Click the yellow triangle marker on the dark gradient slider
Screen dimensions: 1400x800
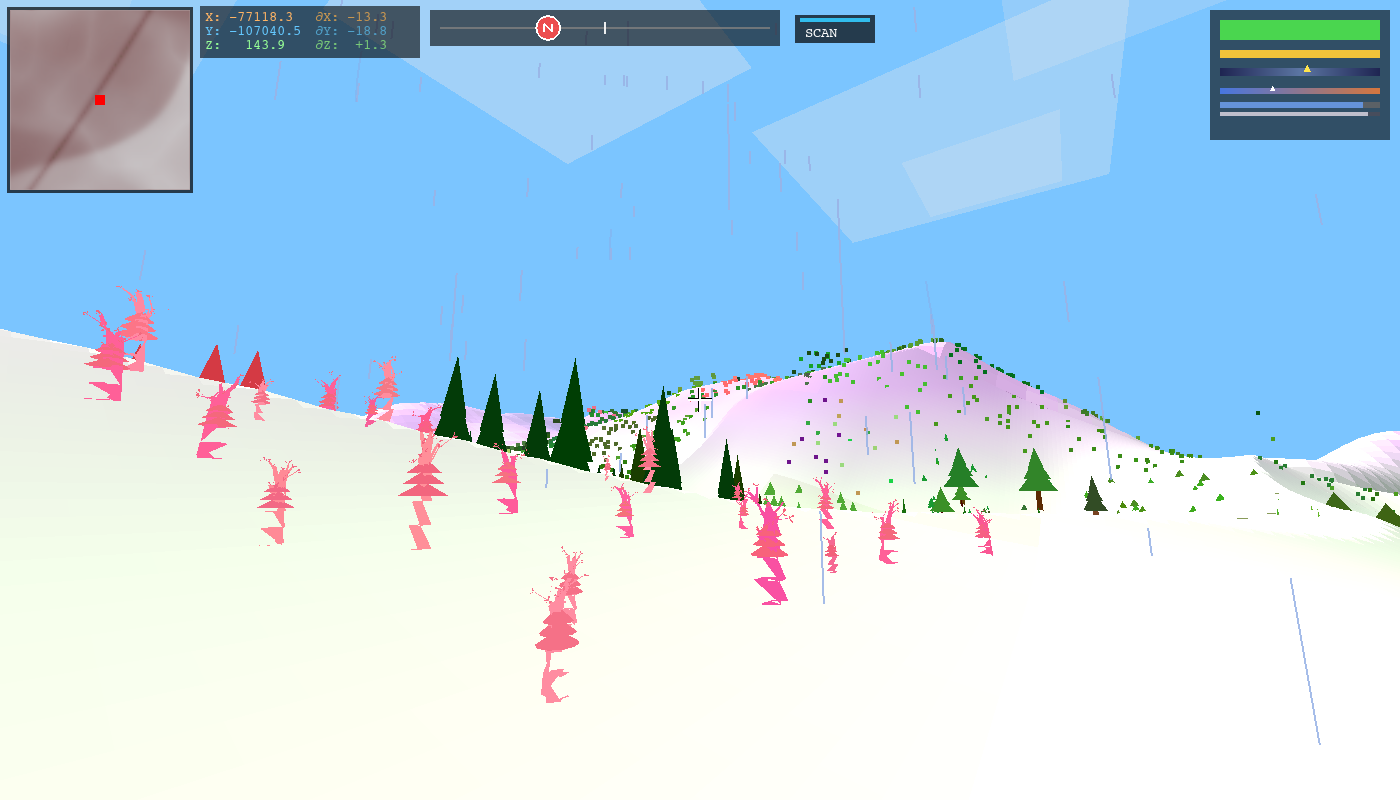pyautogui.click(x=1307, y=69)
